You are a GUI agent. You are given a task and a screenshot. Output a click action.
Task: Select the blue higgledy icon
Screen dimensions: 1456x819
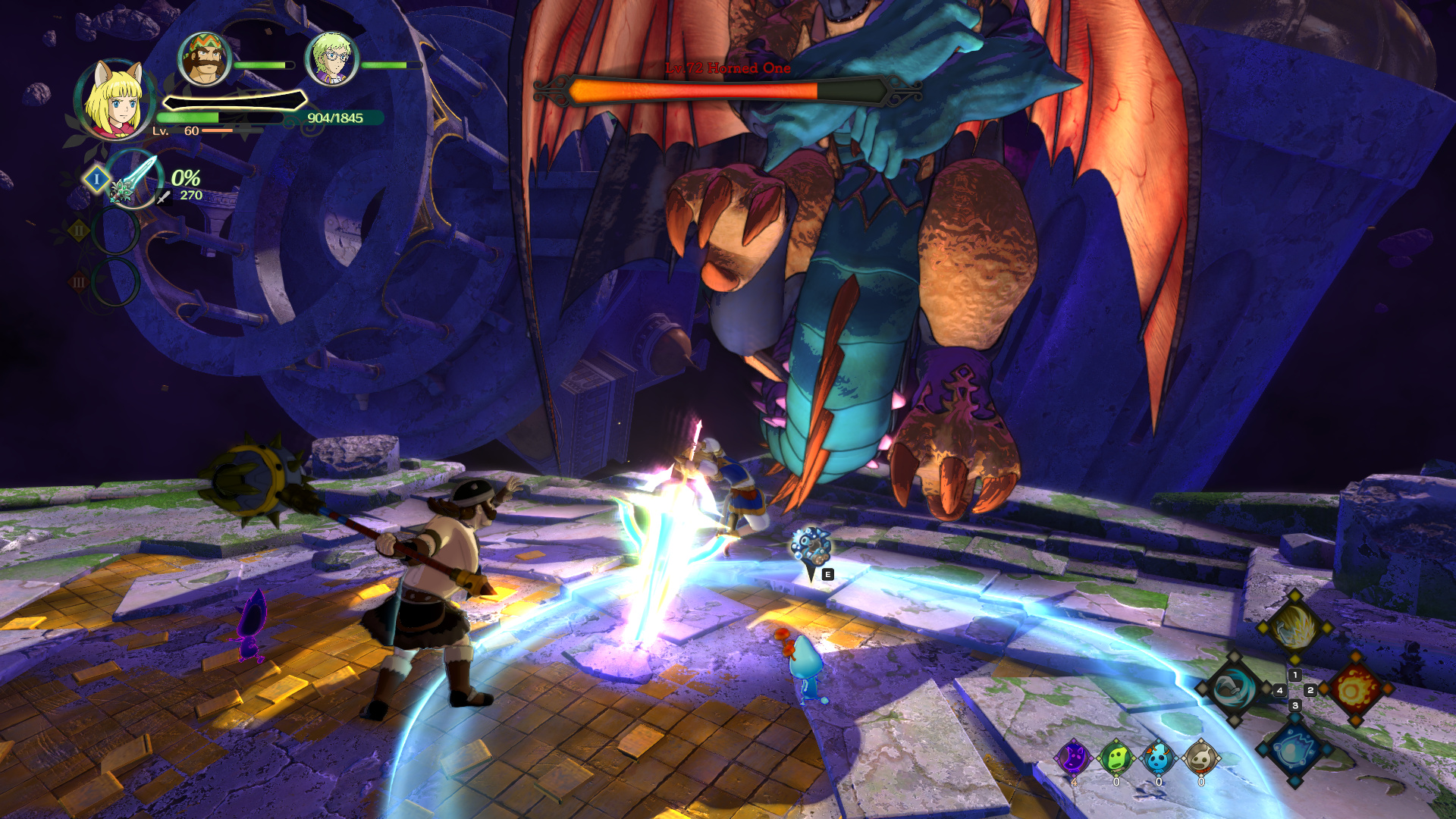pos(1159,757)
